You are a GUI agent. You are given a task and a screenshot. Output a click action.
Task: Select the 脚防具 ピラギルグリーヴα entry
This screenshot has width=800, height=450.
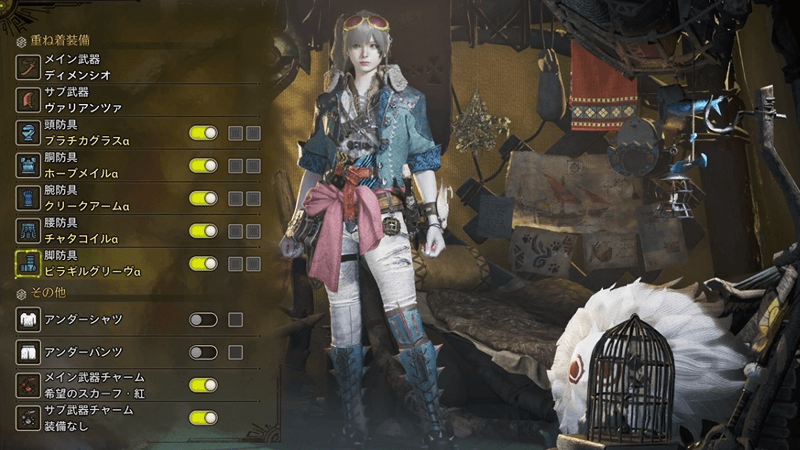coord(90,263)
